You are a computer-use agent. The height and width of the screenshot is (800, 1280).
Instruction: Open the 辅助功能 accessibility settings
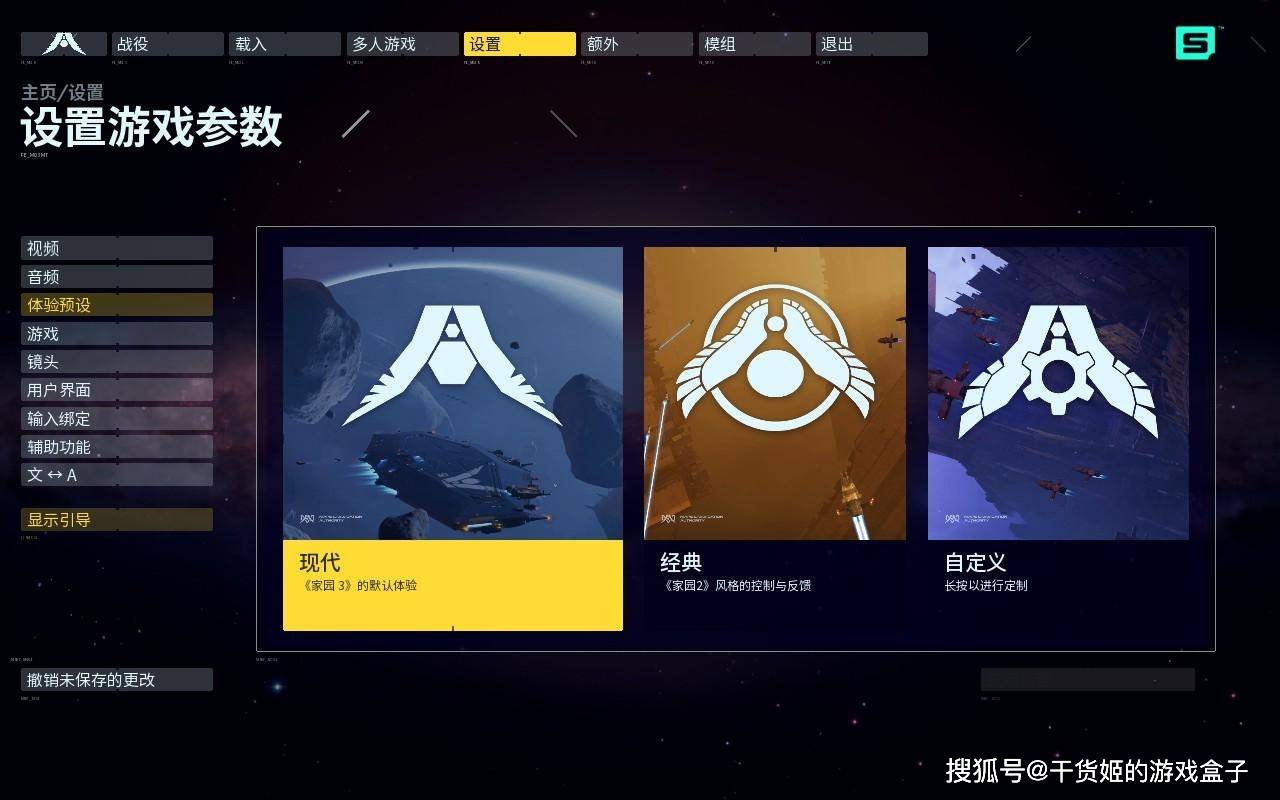click(116, 447)
